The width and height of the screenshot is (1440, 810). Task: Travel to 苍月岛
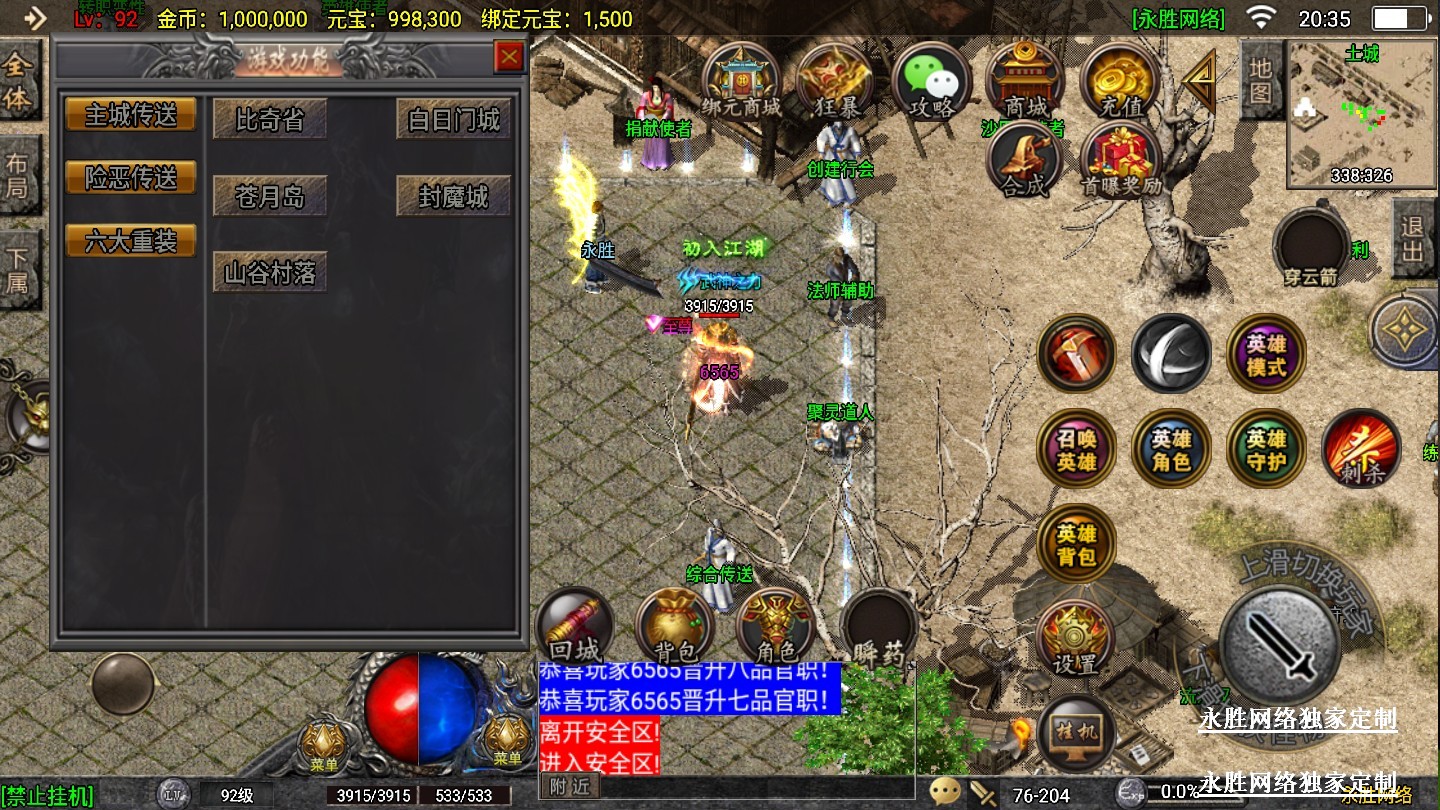270,196
